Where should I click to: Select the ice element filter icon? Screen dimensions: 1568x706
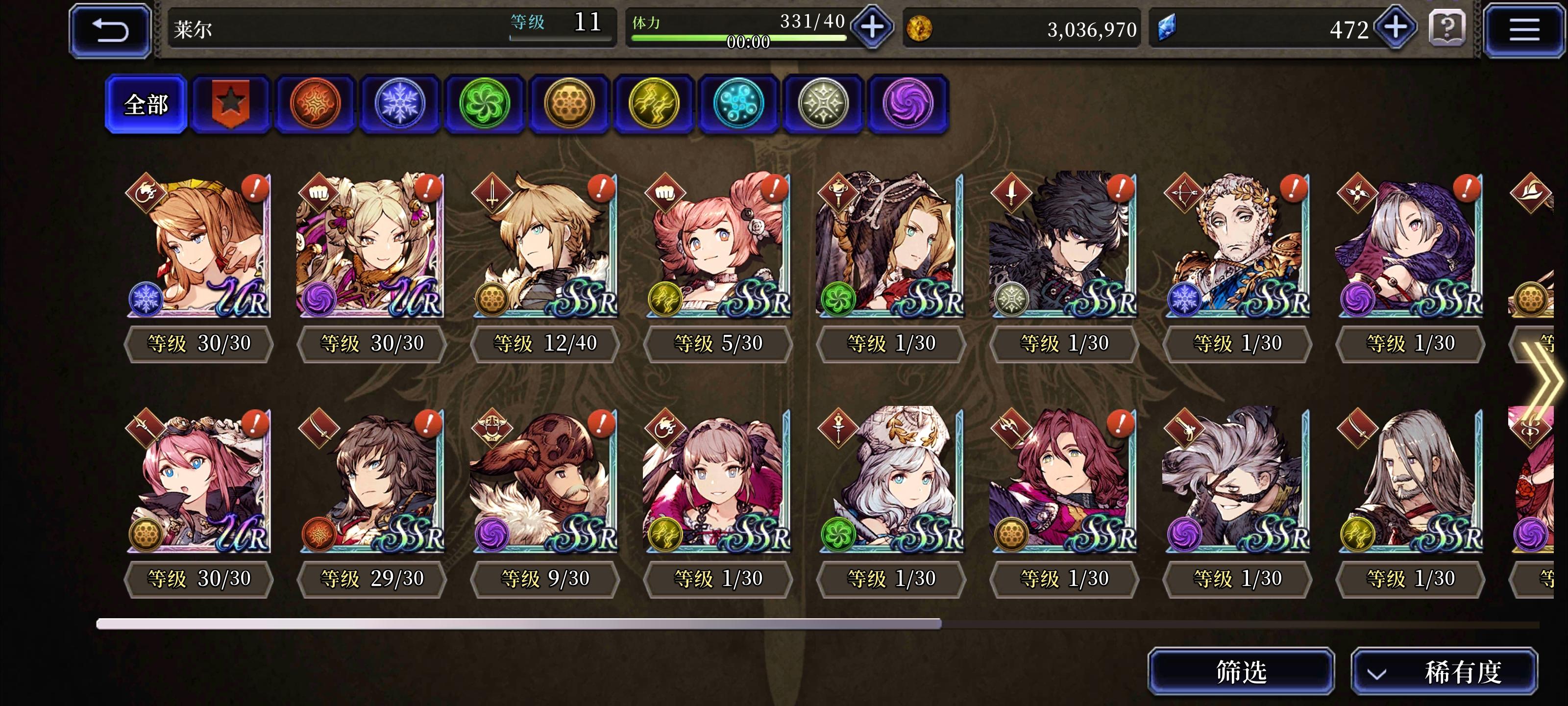click(x=399, y=103)
